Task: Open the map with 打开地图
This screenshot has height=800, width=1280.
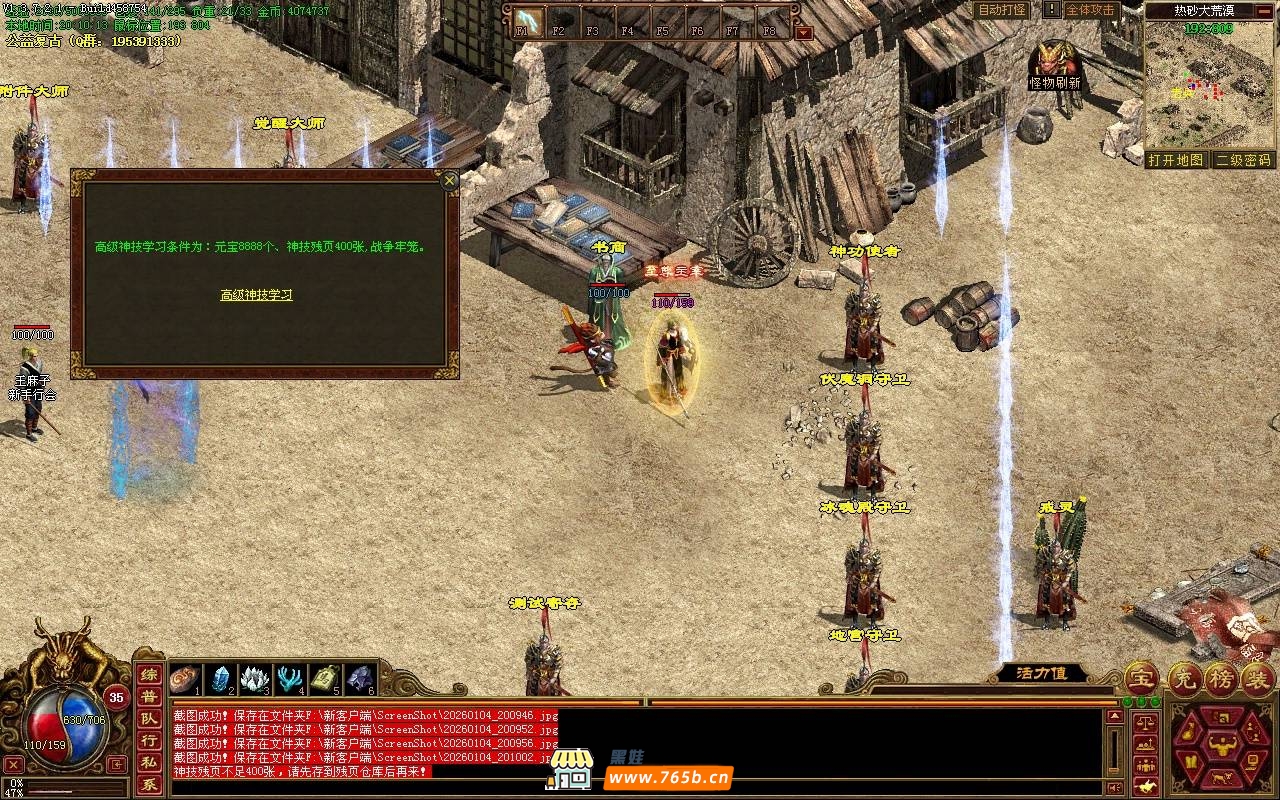Action: (1175, 160)
